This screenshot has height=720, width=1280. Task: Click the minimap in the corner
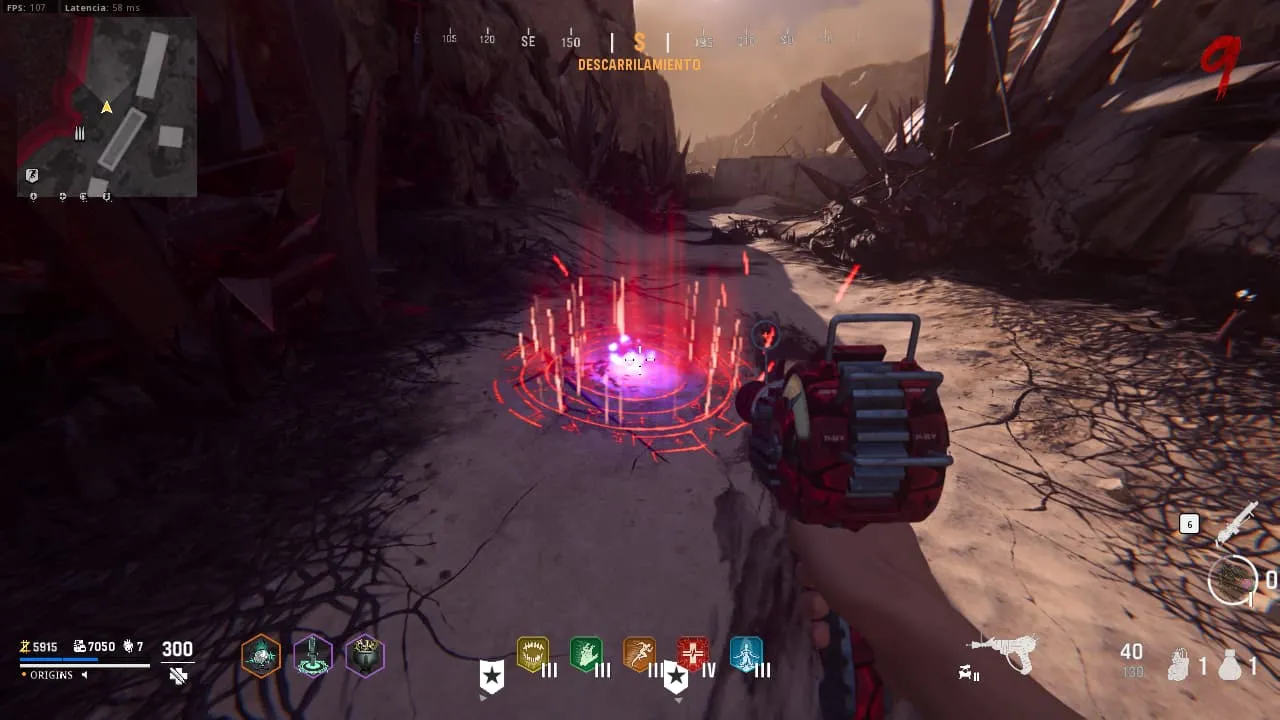[107, 106]
